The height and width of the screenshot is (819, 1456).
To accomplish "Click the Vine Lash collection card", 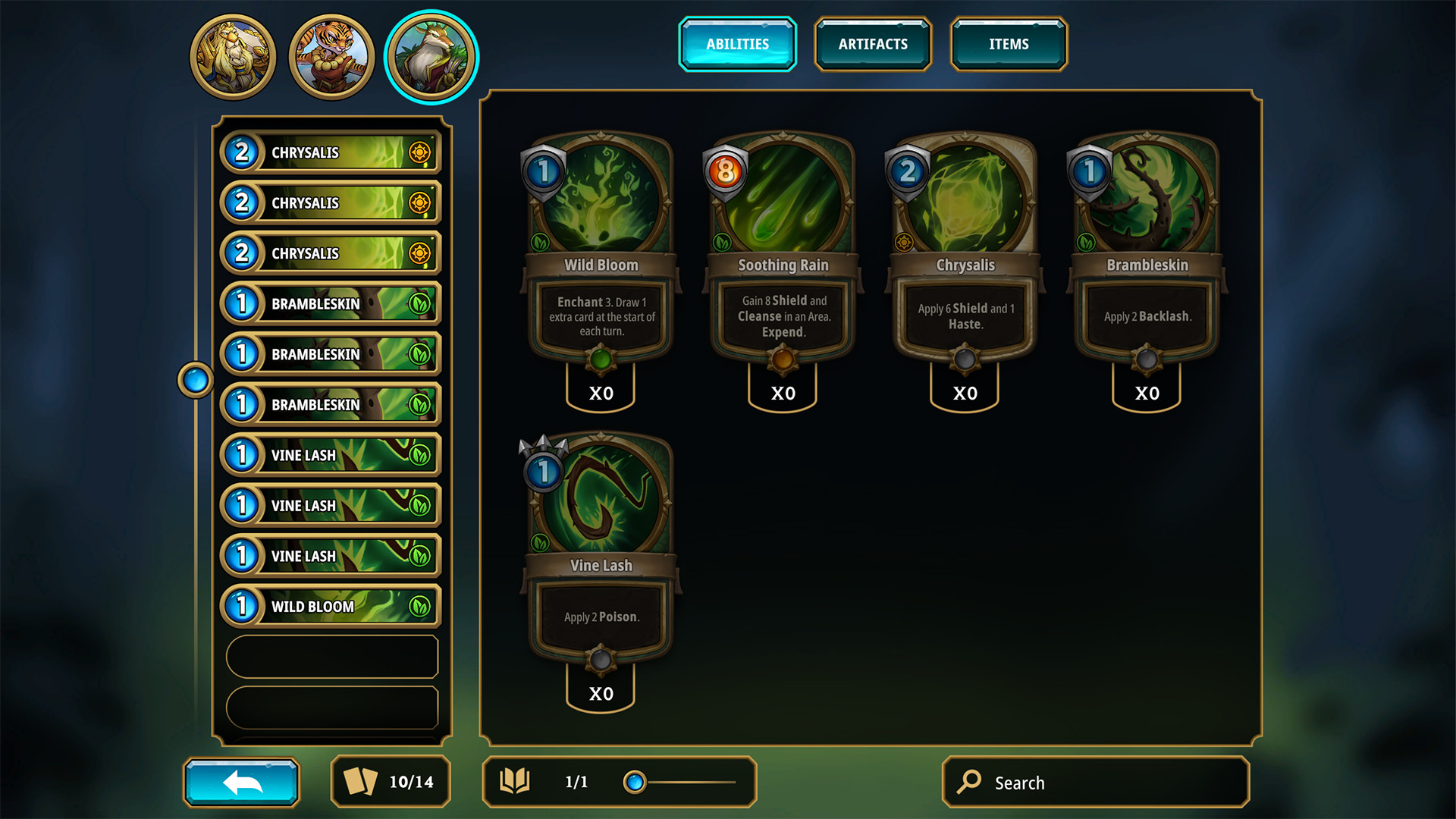I will [x=601, y=551].
